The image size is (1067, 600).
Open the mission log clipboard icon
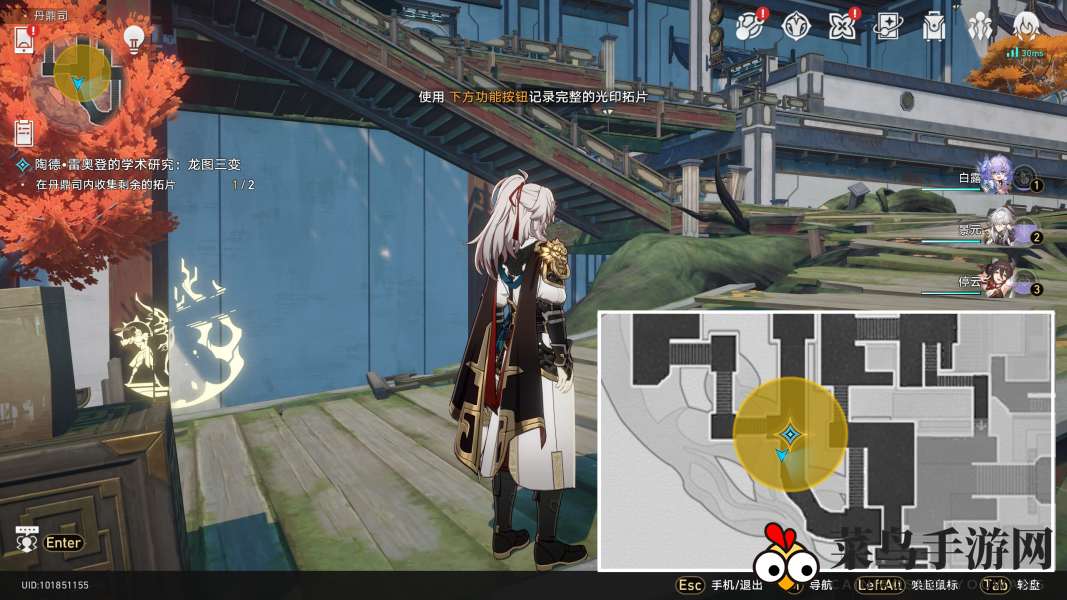[x=25, y=131]
